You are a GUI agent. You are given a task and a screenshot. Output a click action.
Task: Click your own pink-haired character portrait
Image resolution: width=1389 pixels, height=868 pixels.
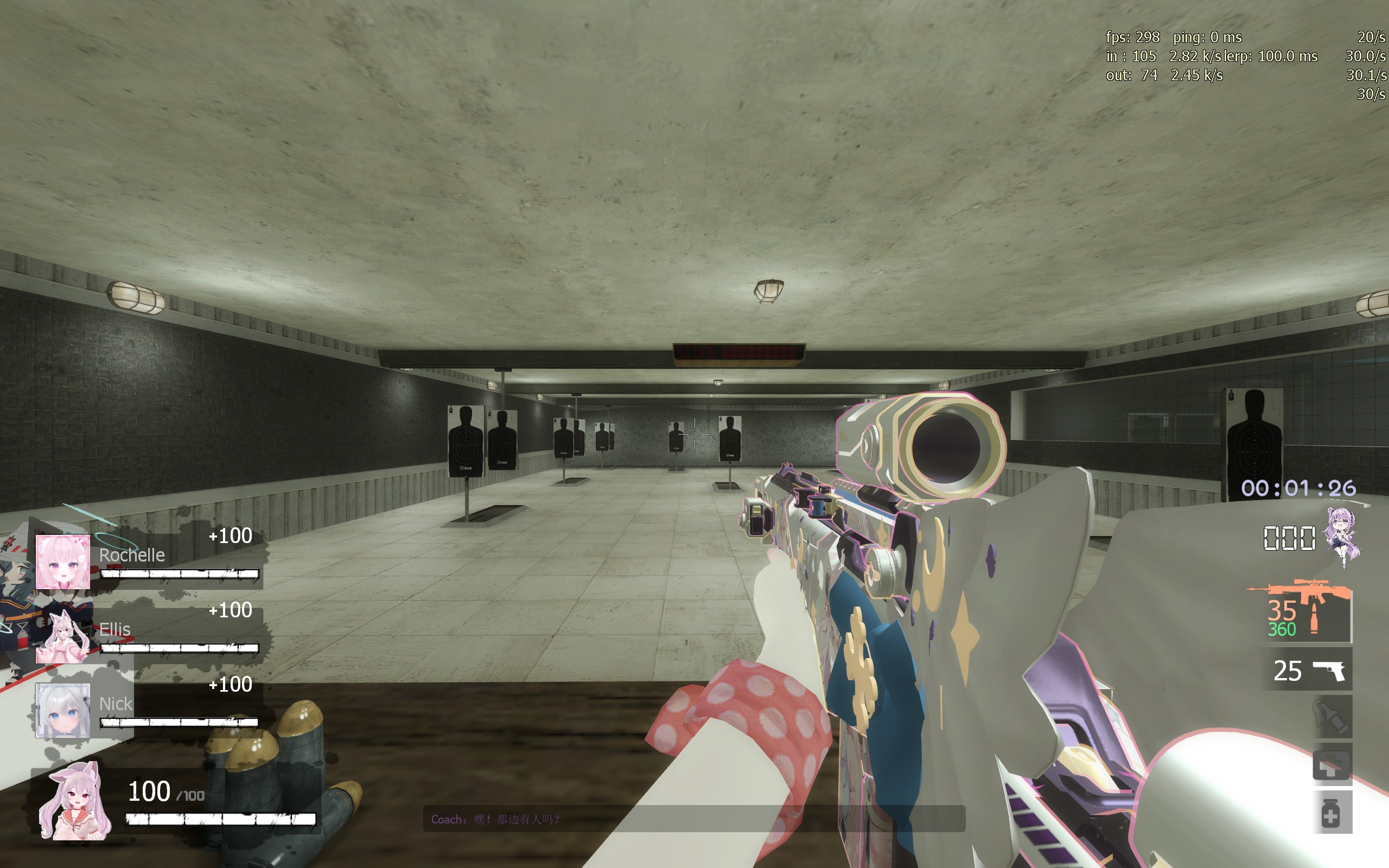75,802
